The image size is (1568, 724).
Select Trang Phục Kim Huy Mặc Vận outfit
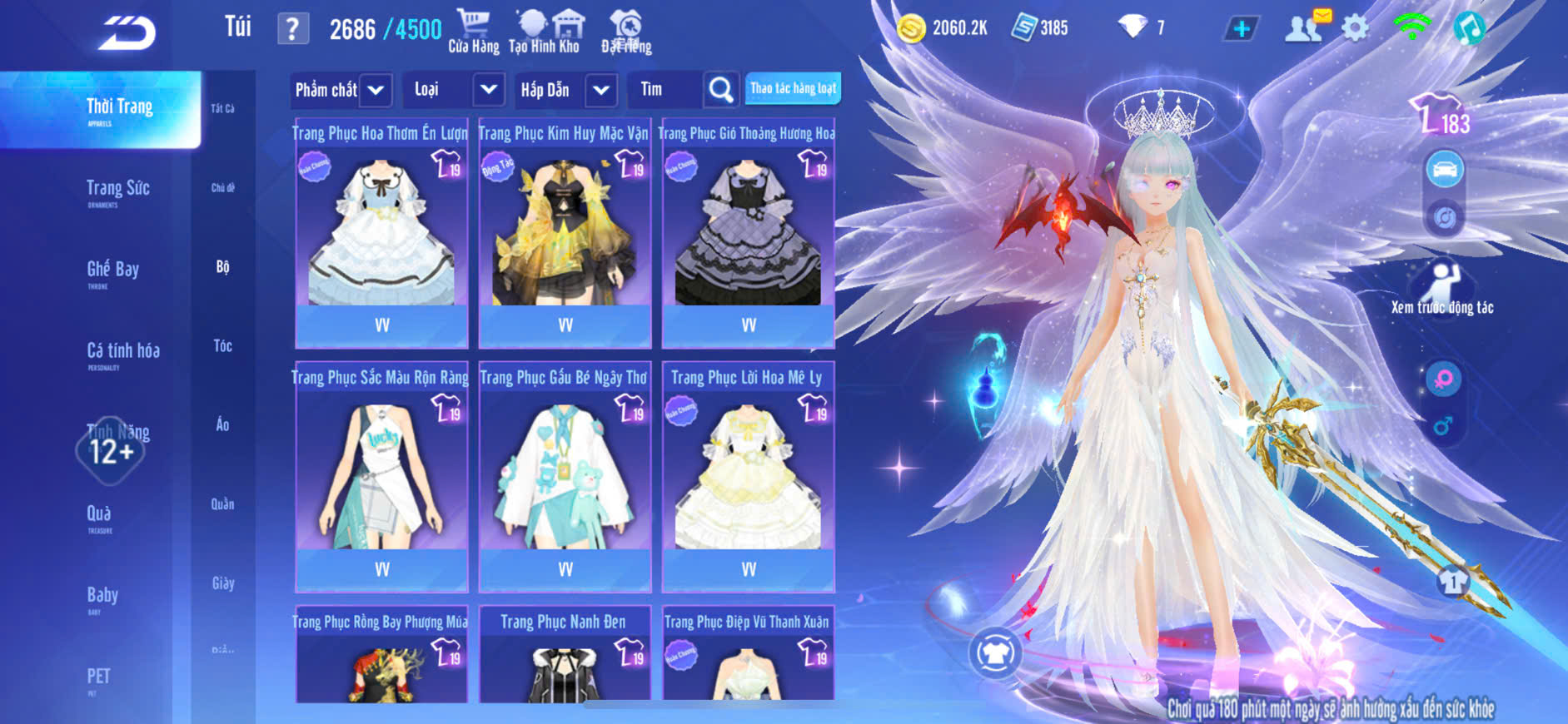(565, 233)
